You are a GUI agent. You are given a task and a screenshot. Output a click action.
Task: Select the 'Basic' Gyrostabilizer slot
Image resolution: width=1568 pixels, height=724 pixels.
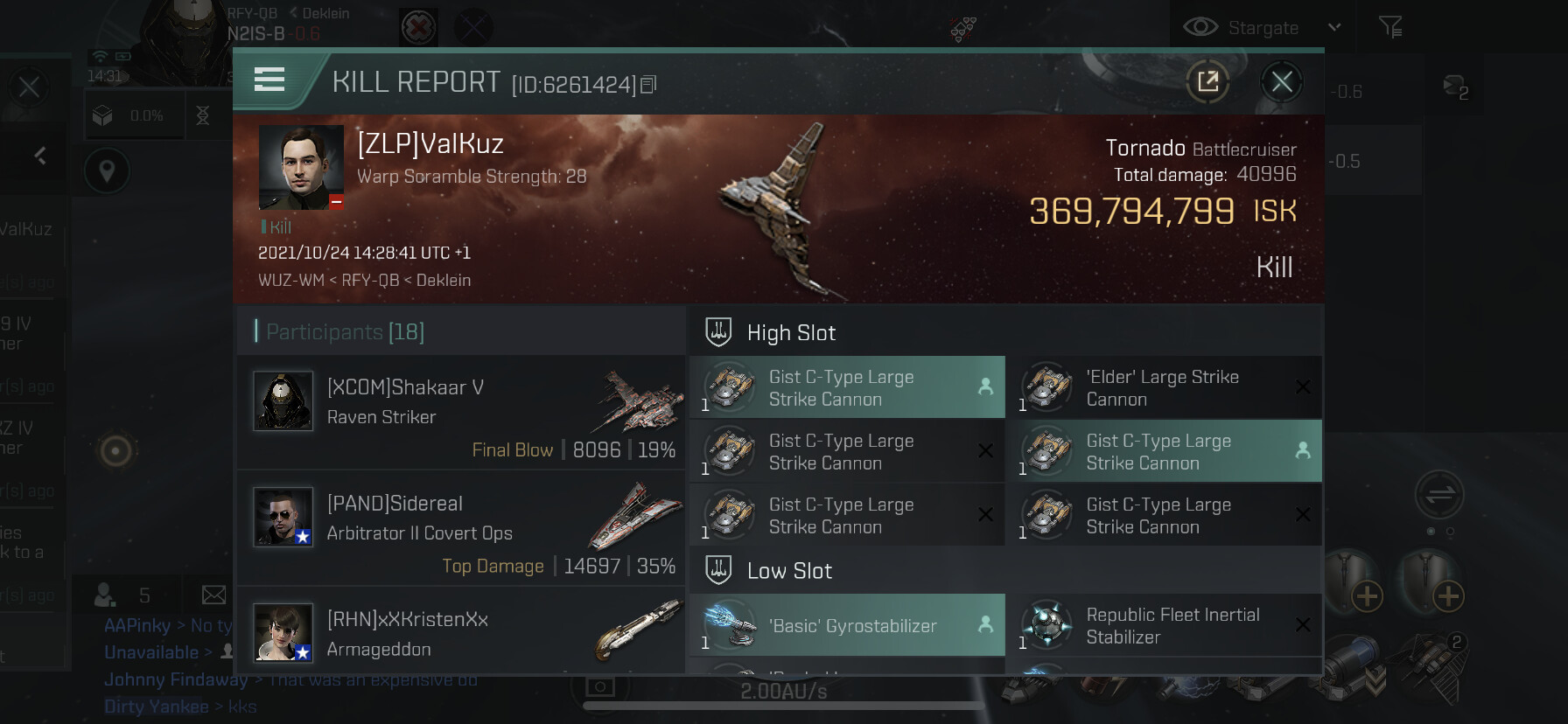847,626
